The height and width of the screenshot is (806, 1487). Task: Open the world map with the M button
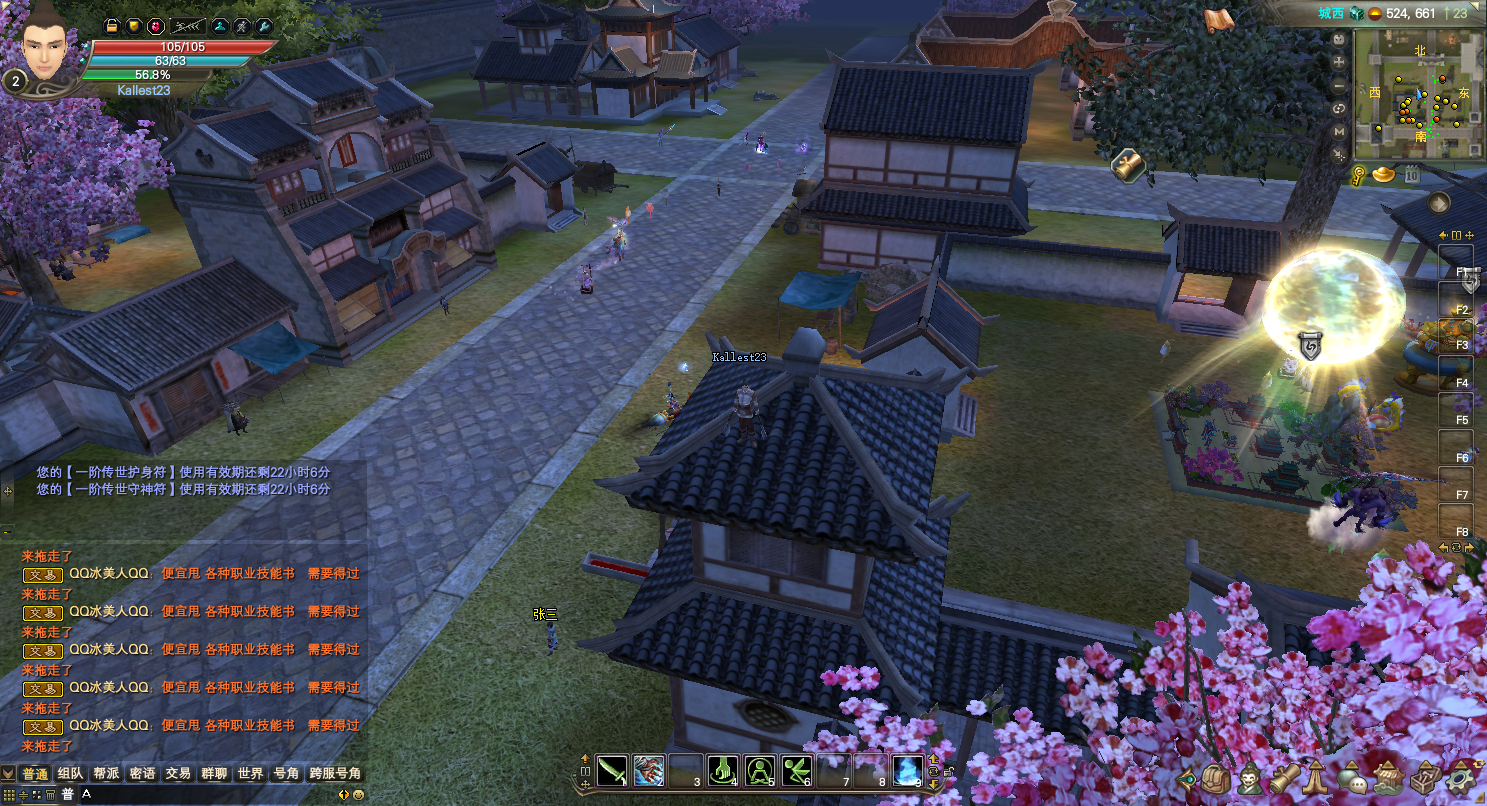(x=1340, y=131)
